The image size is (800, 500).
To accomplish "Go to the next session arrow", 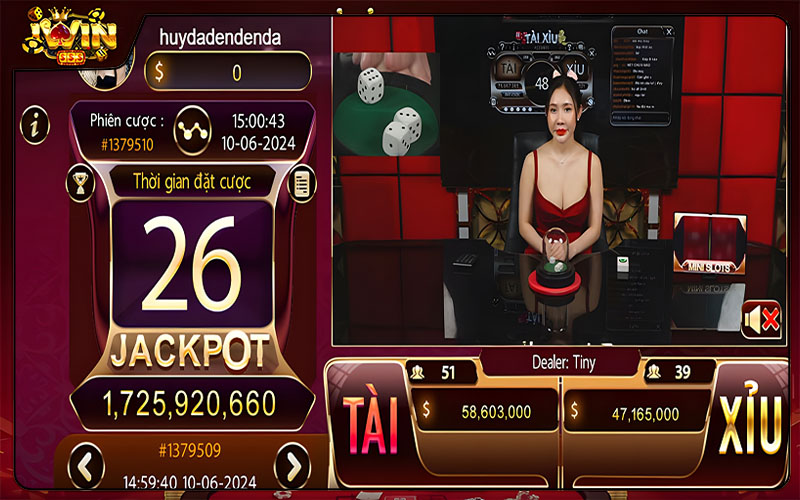I will (292, 464).
